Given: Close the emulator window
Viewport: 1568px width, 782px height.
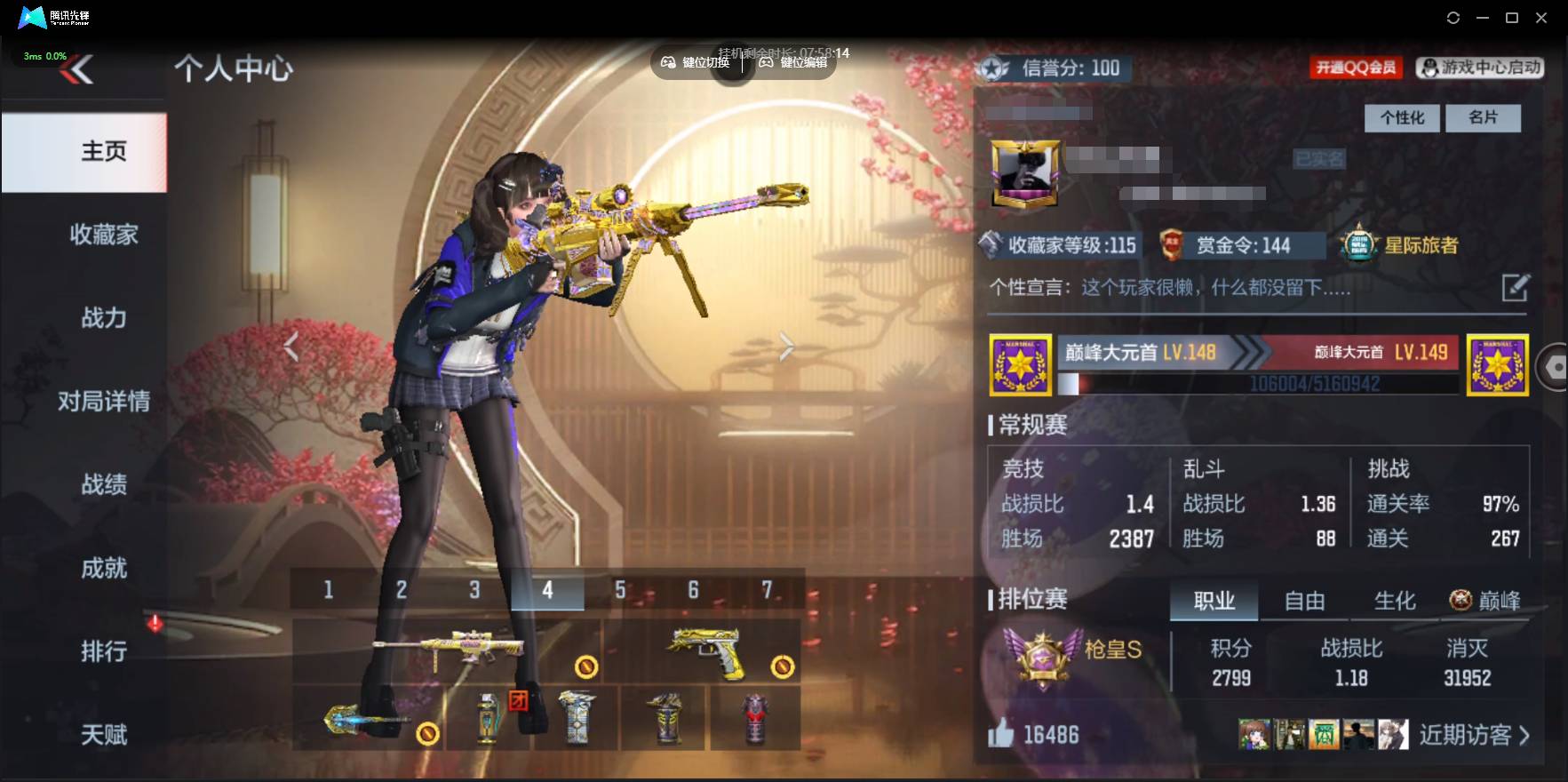Looking at the screenshot, I should coord(1541,18).
